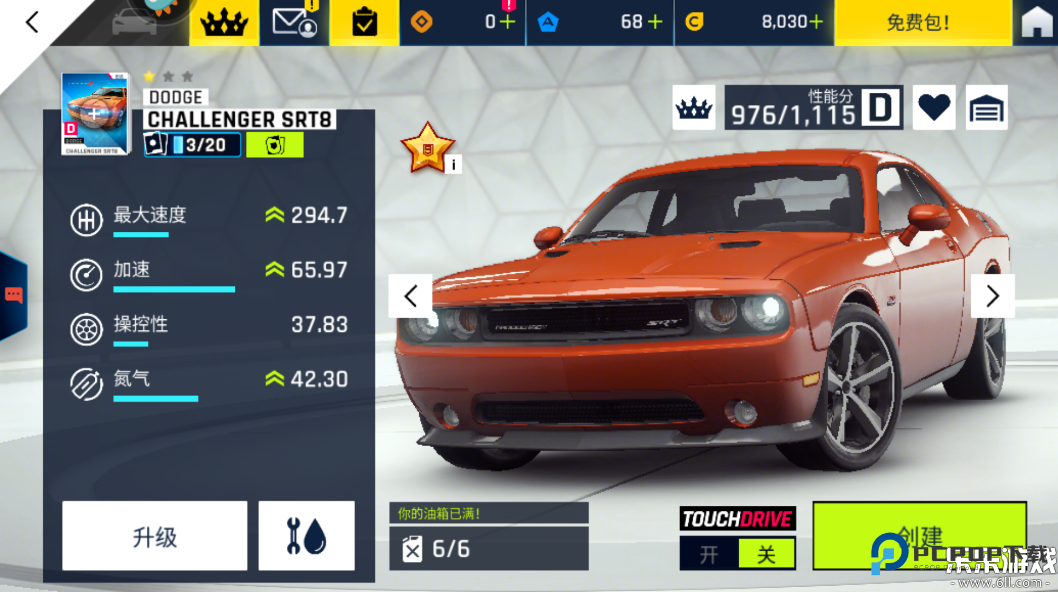This screenshot has width=1058, height=592.
Task: Add more orange tokens
Action: click(507, 22)
